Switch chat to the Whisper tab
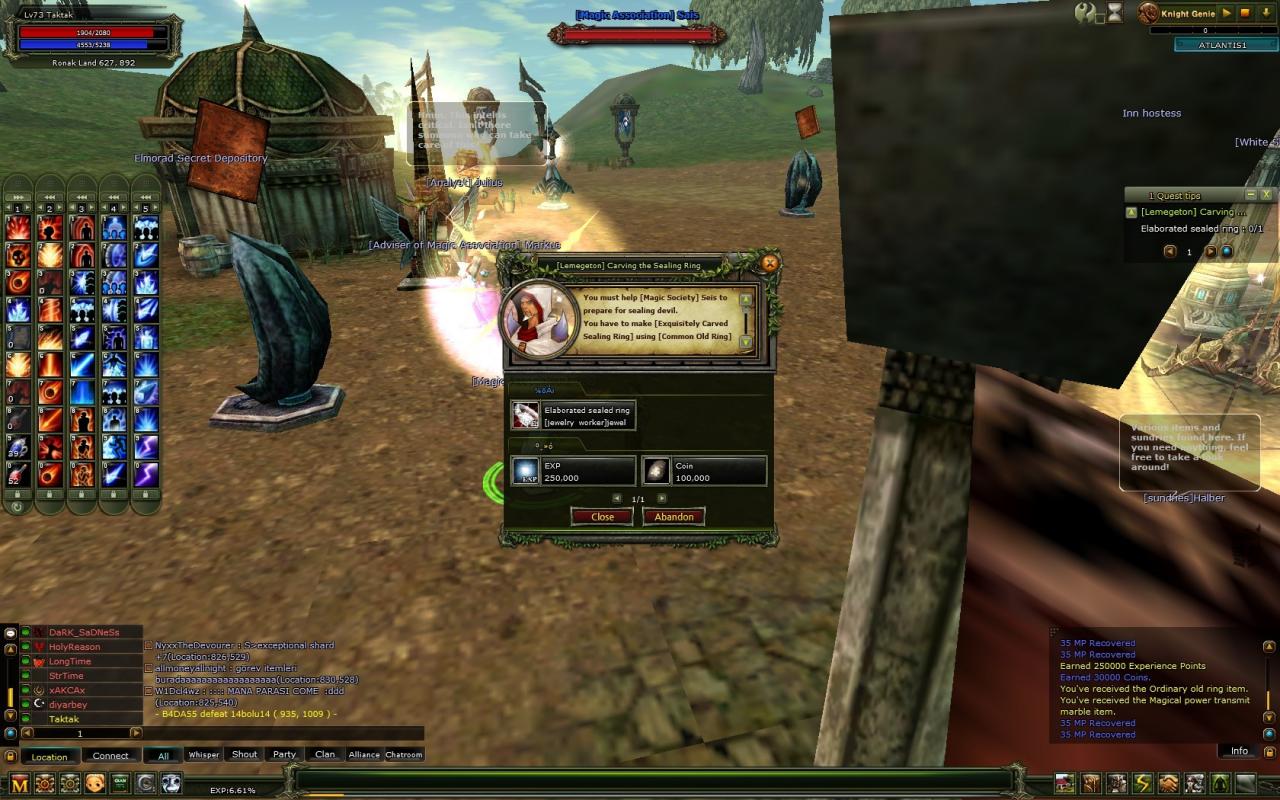The width and height of the screenshot is (1280, 800). (203, 755)
